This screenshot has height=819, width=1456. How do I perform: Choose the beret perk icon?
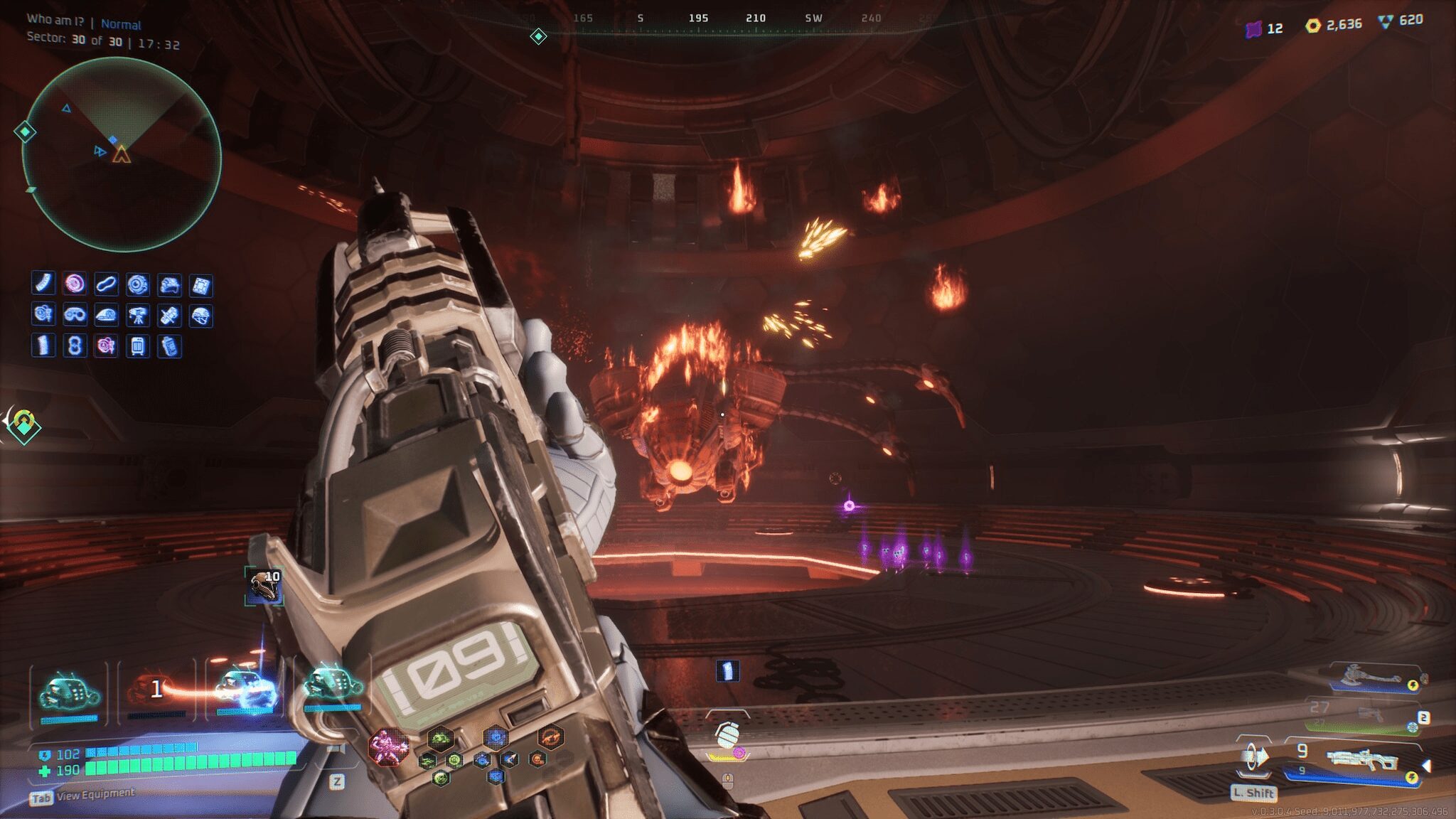[106, 315]
